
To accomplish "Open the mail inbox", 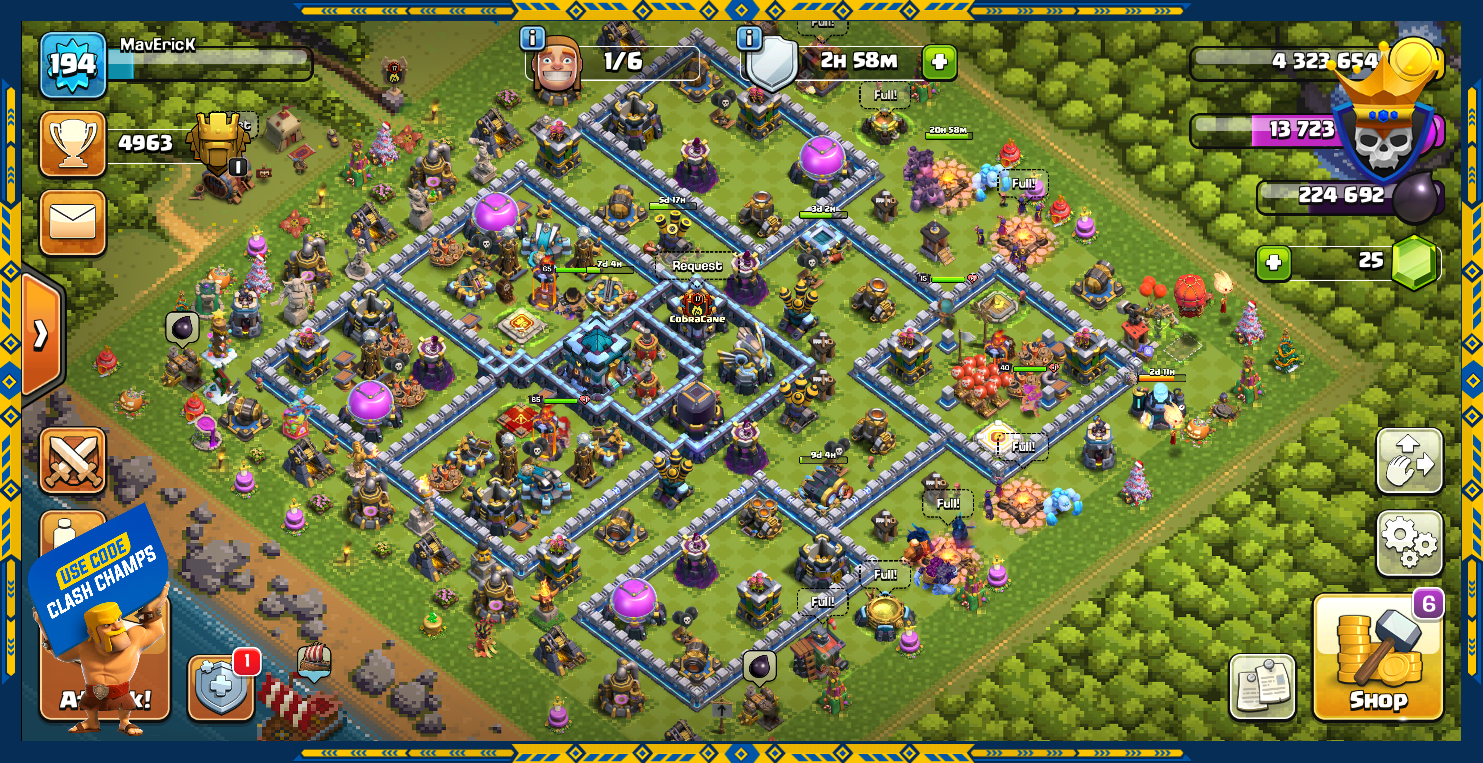I will pyautogui.click(x=73, y=222).
